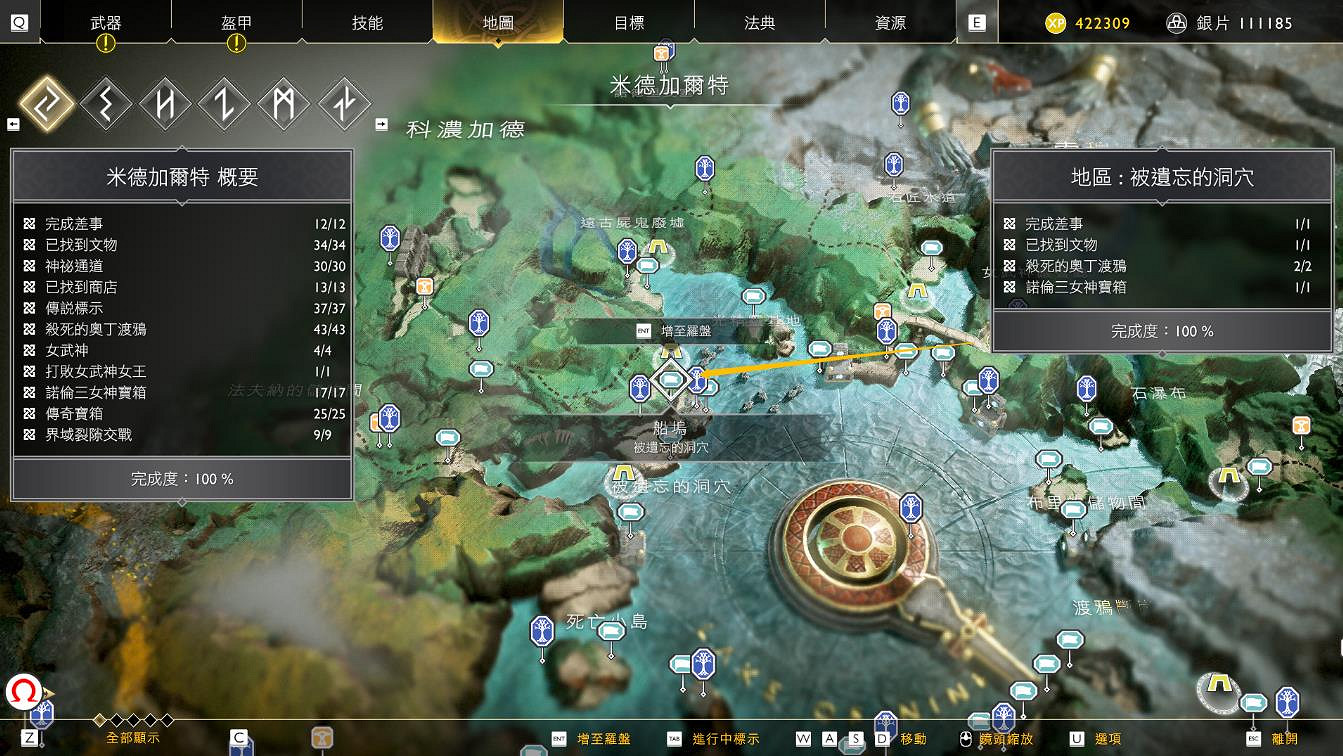Expand next realm with right arrow
The image size is (1343, 756).
(380, 126)
